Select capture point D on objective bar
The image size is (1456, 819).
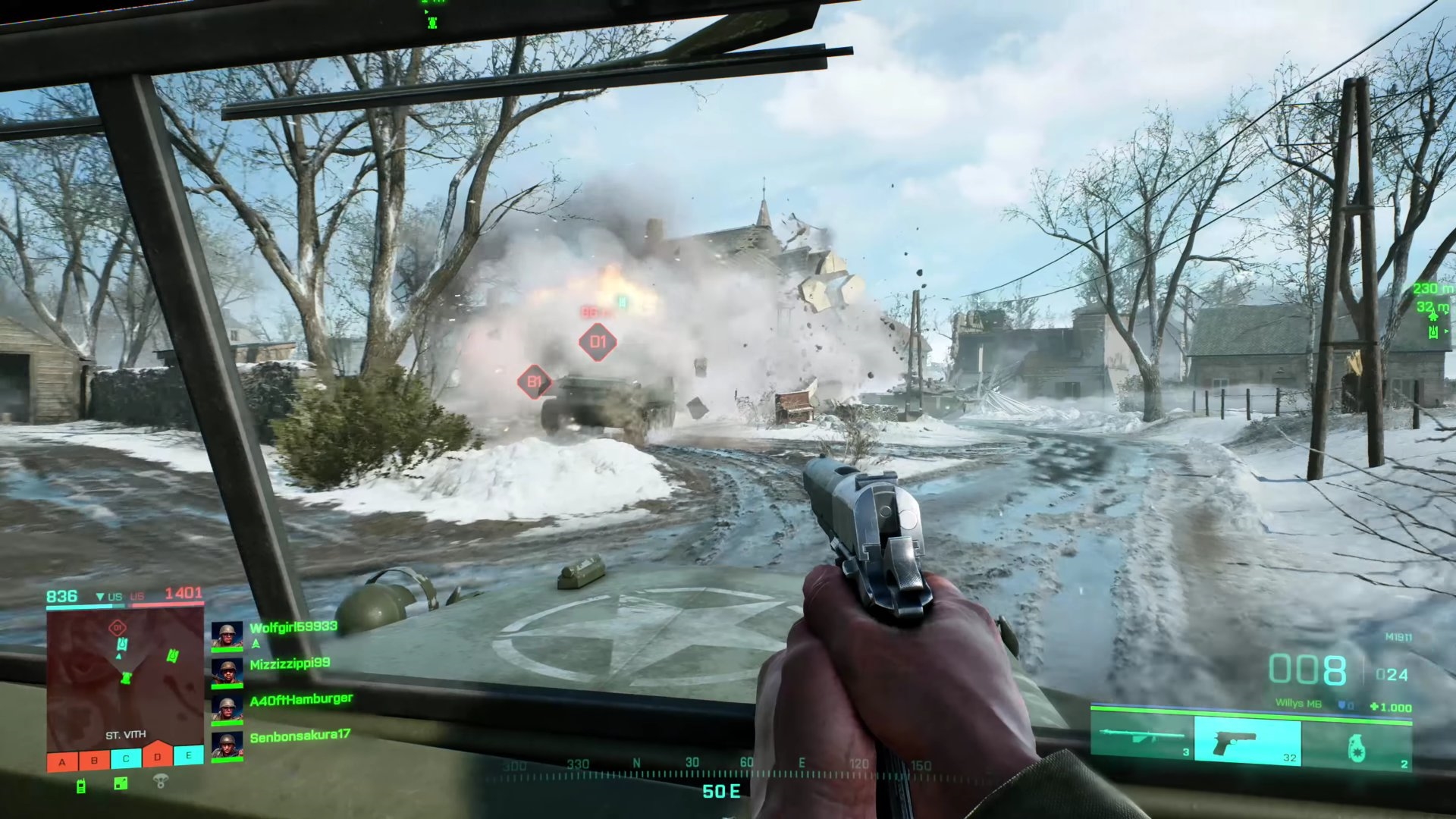[158, 756]
